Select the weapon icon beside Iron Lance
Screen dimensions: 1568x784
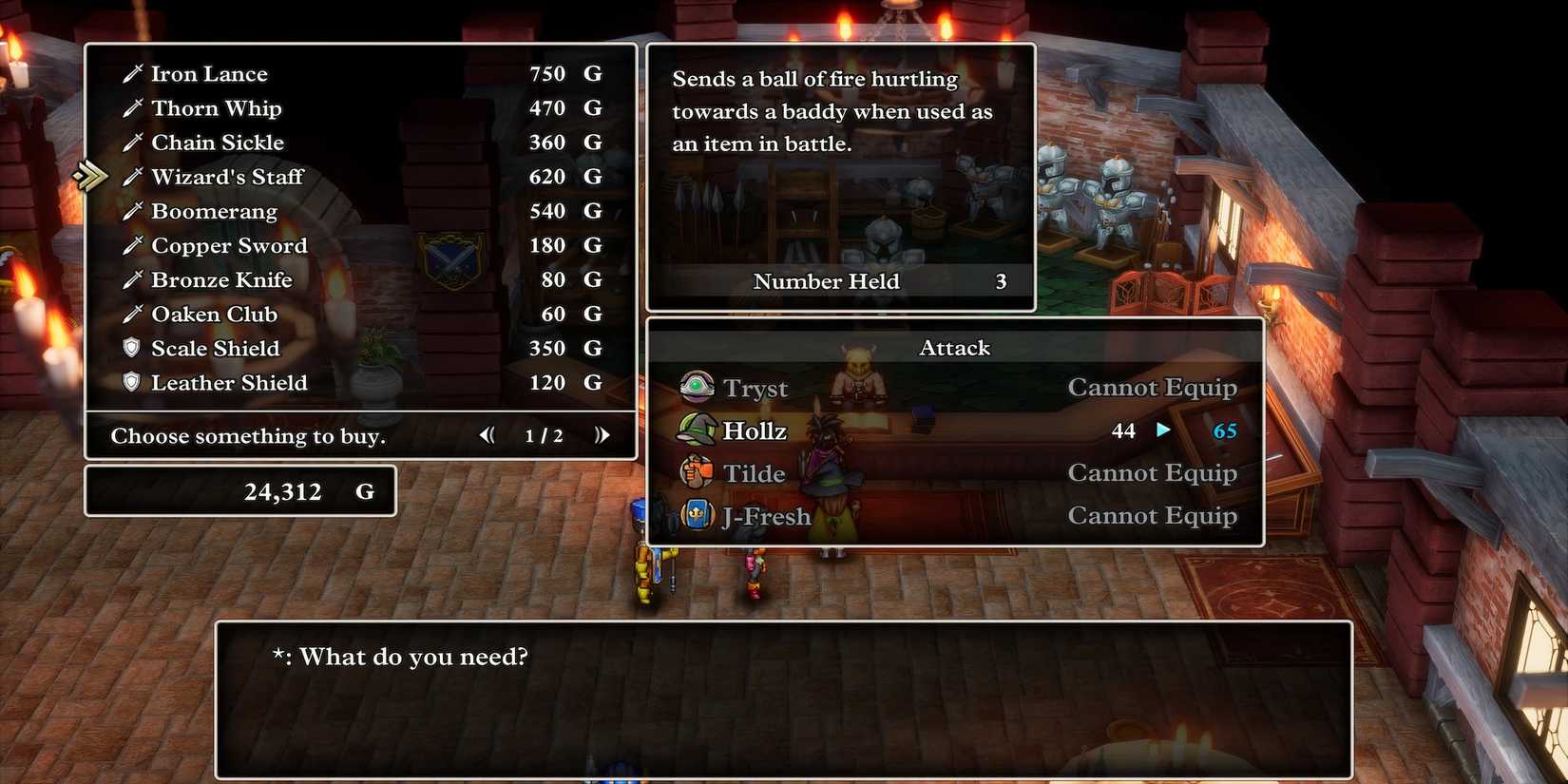click(x=133, y=73)
